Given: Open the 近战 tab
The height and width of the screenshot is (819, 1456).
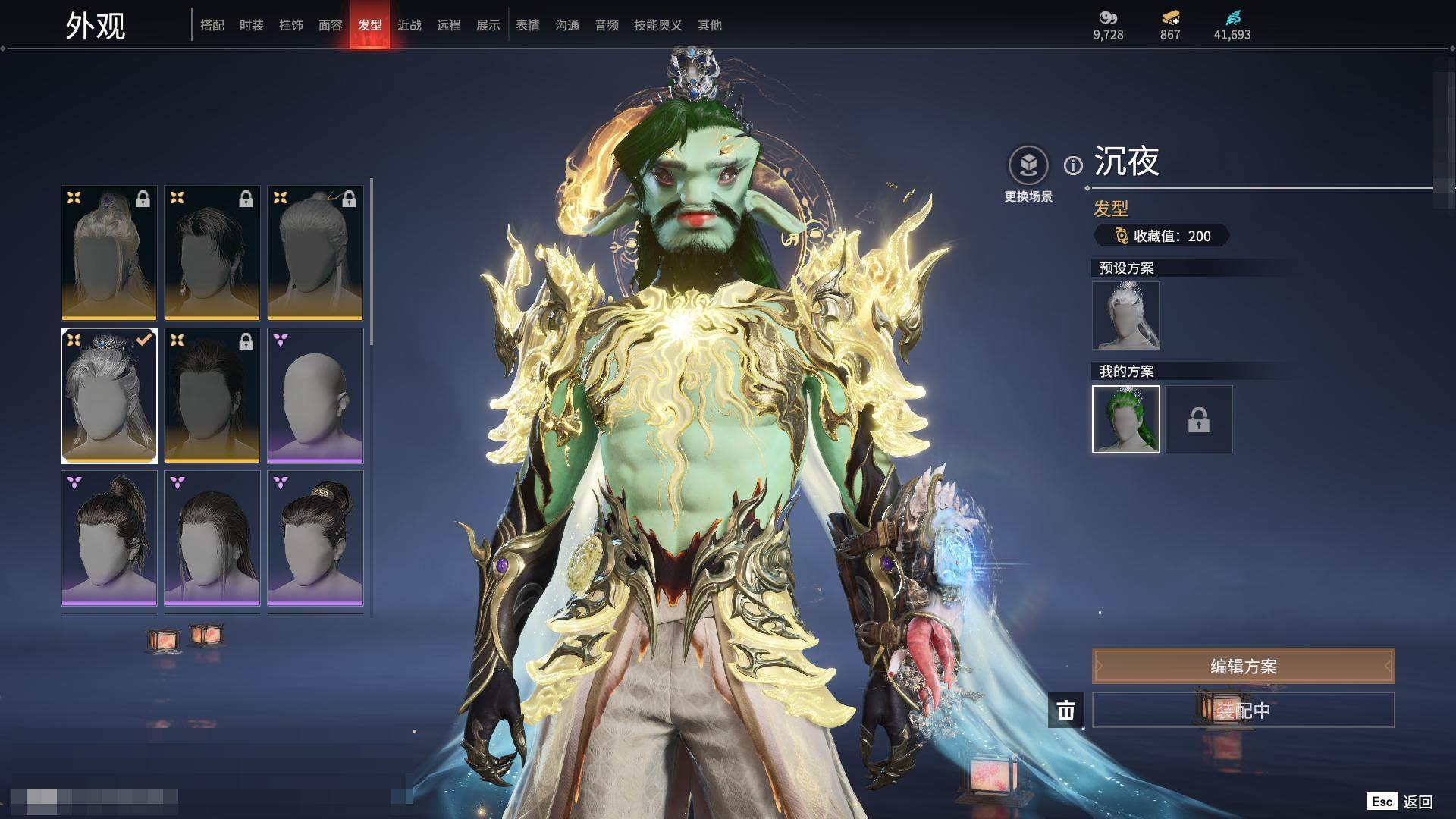Looking at the screenshot, I should [x=409, y=25].
